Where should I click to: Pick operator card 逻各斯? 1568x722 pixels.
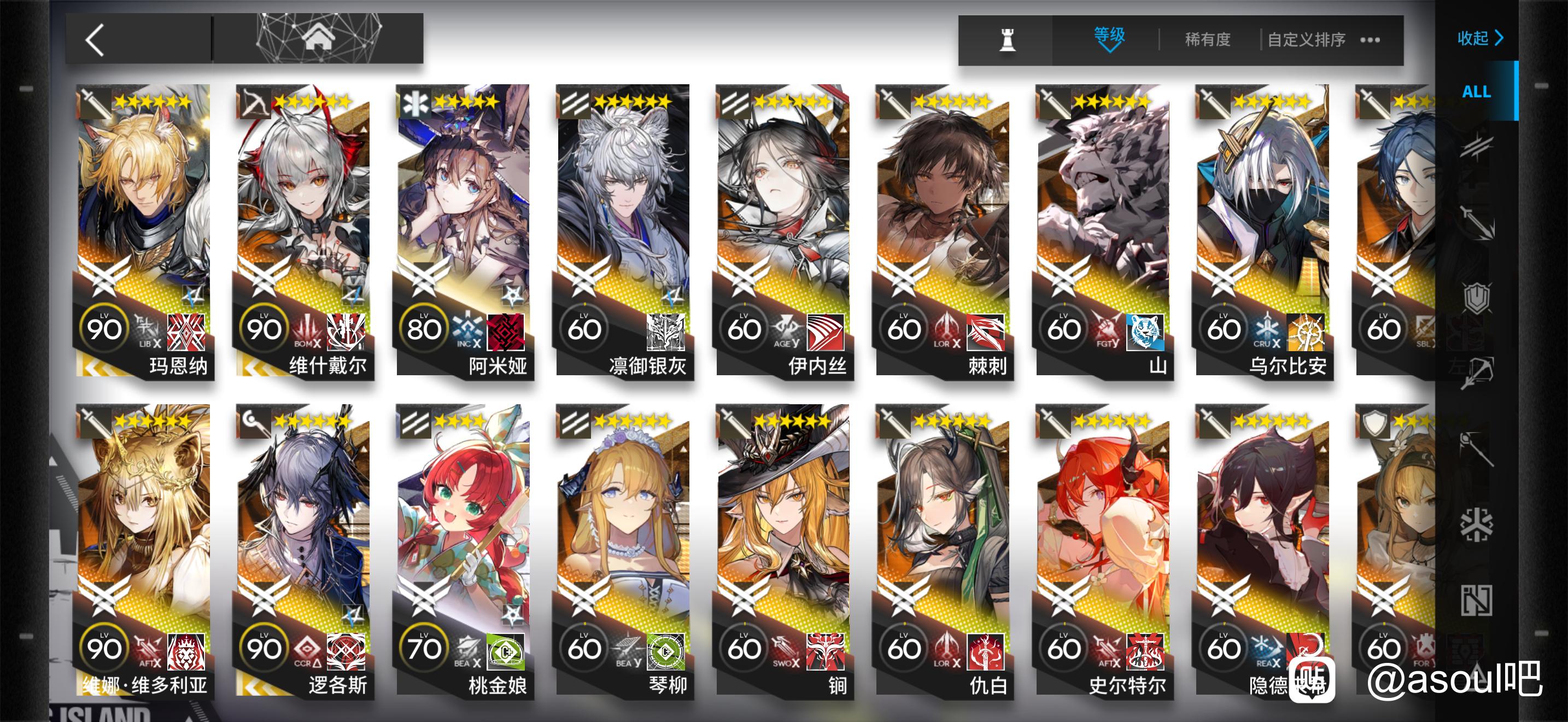pyautogui.click(x=303, y=550)
